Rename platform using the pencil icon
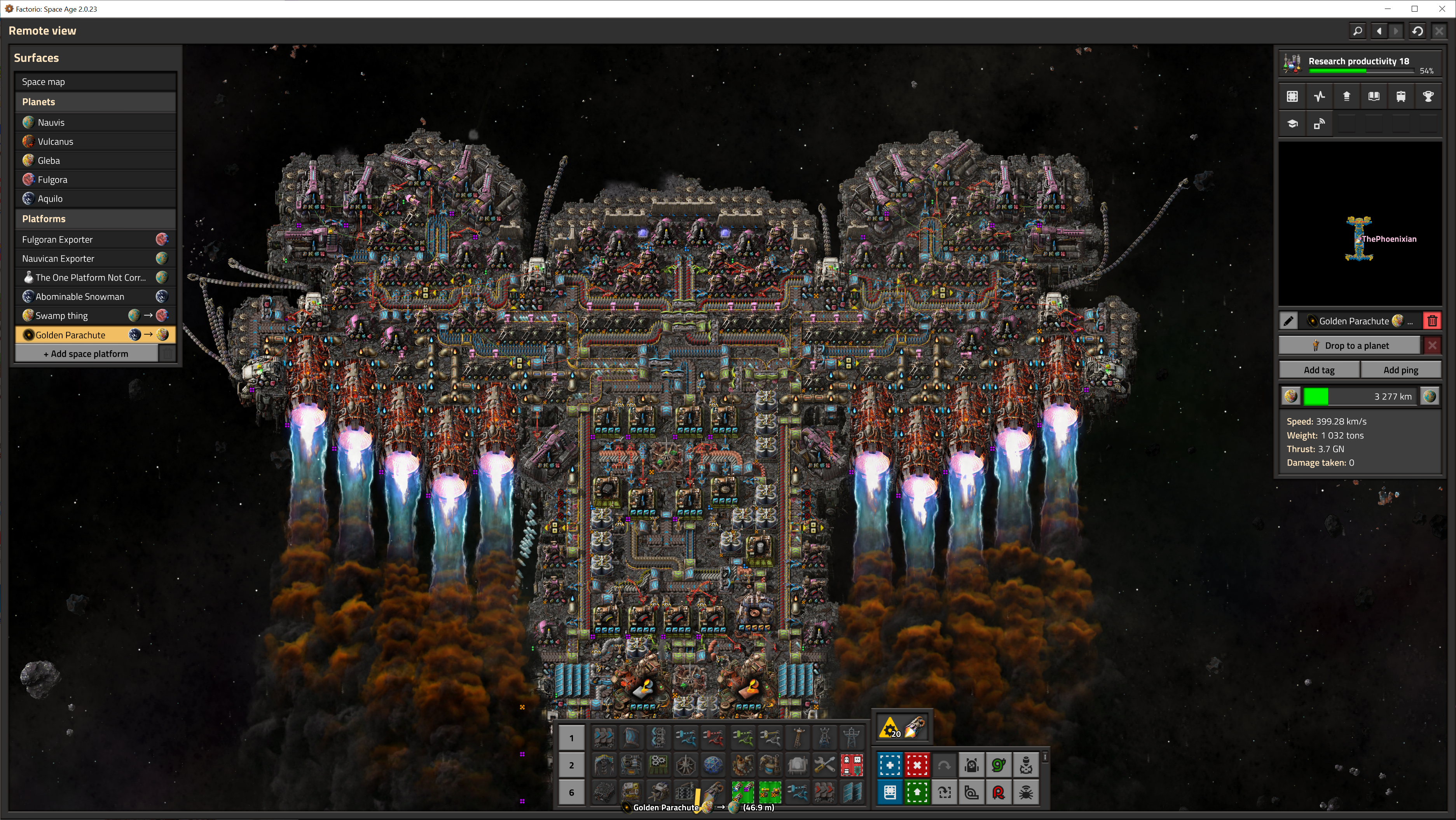The width and height of the screenshot is (1456, 820). [x=1288, y=321]
